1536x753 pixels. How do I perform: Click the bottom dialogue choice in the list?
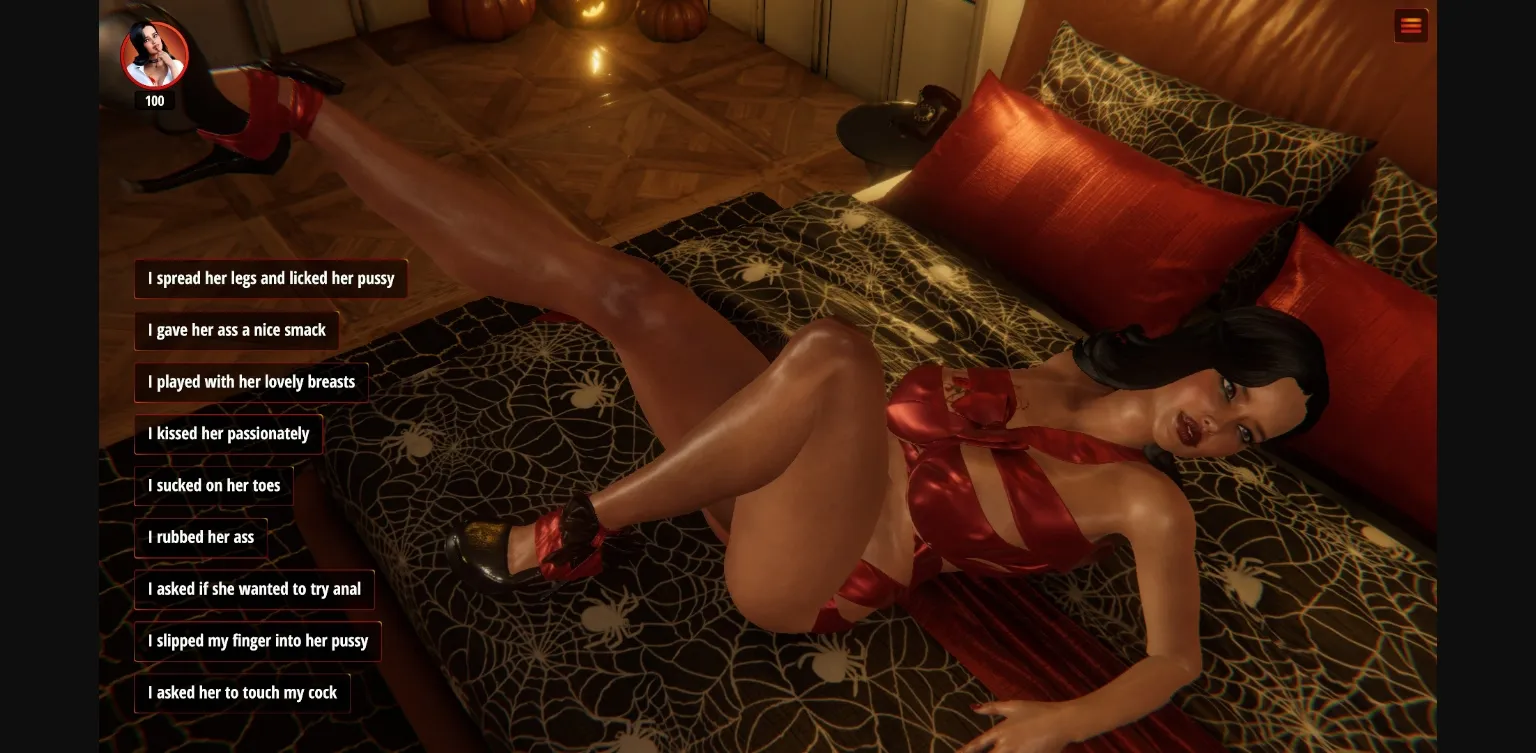[242, 692]
